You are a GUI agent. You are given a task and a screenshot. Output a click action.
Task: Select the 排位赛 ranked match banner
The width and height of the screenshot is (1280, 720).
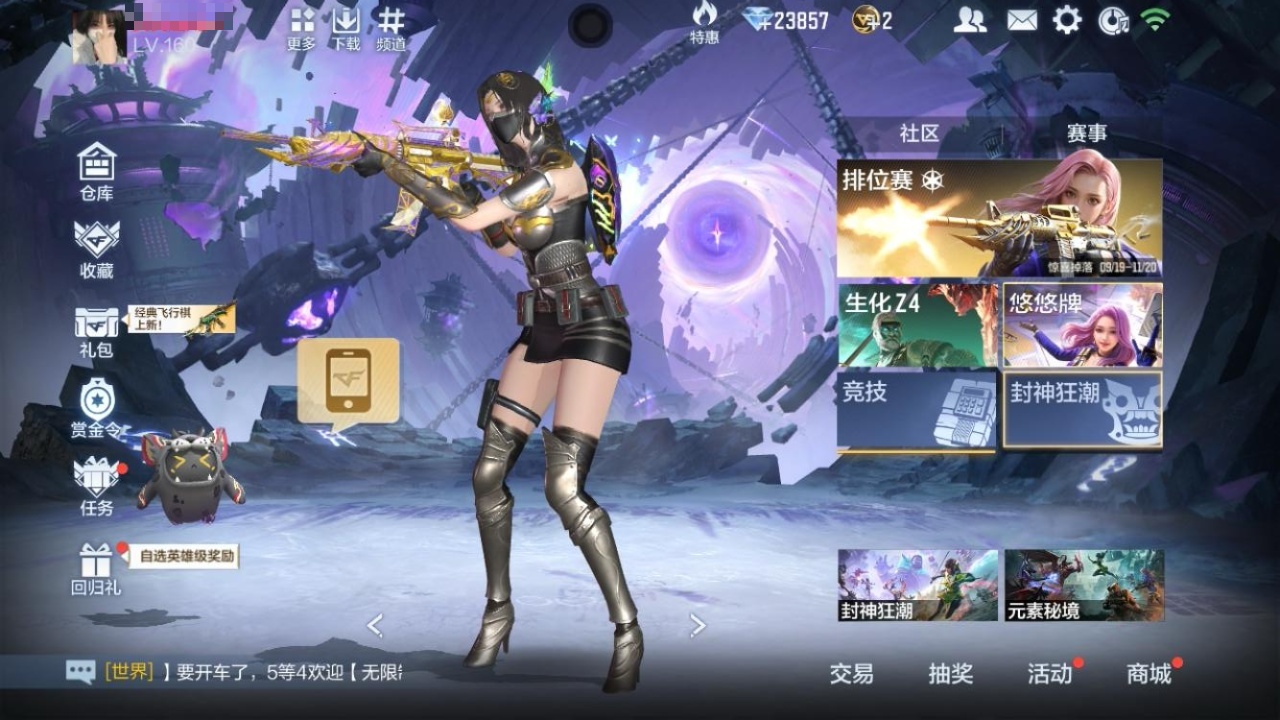pyautogui.click(x=999, y=219)
